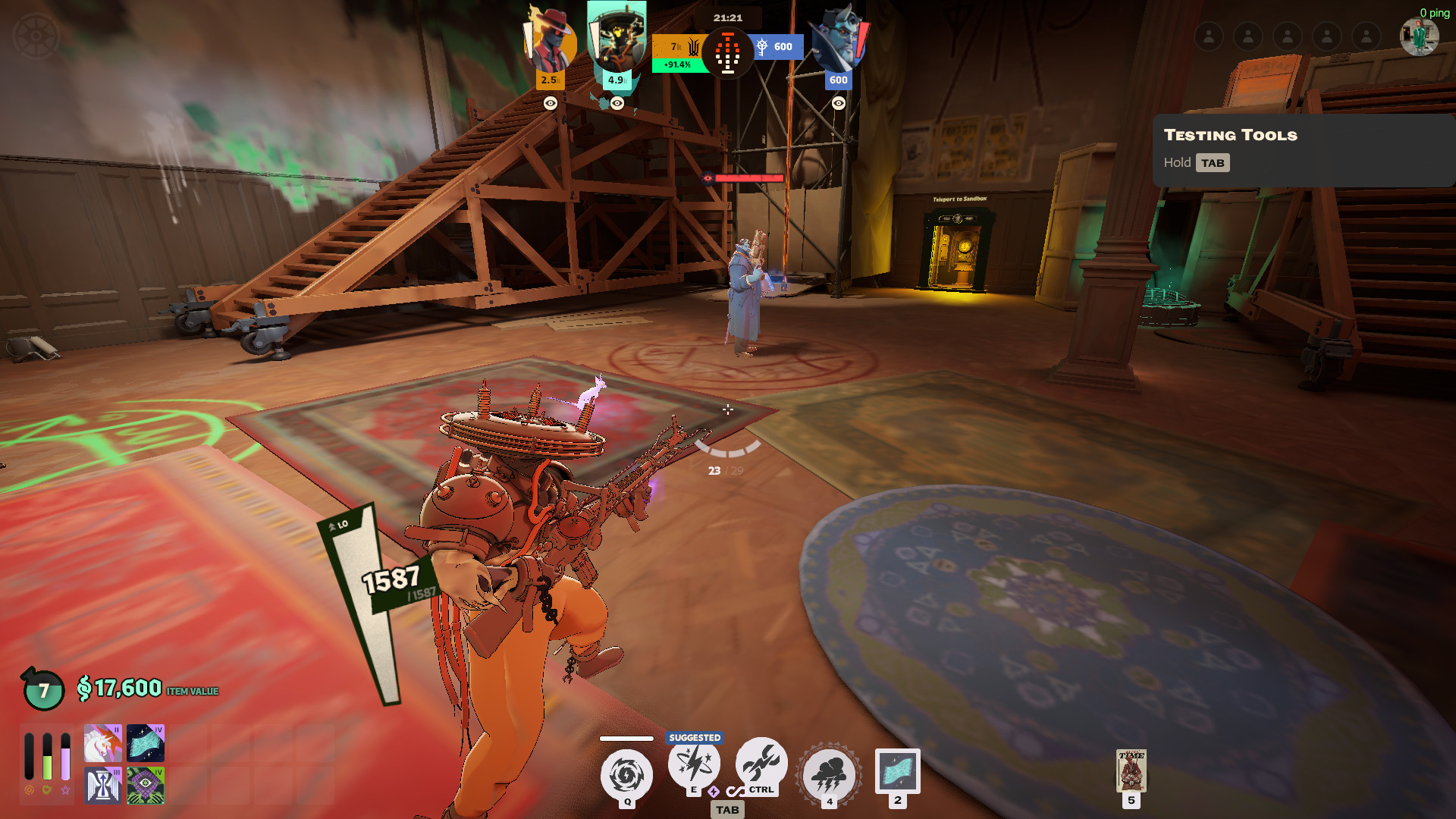Open settings via the faint gear icon

[x=36, y=36]
